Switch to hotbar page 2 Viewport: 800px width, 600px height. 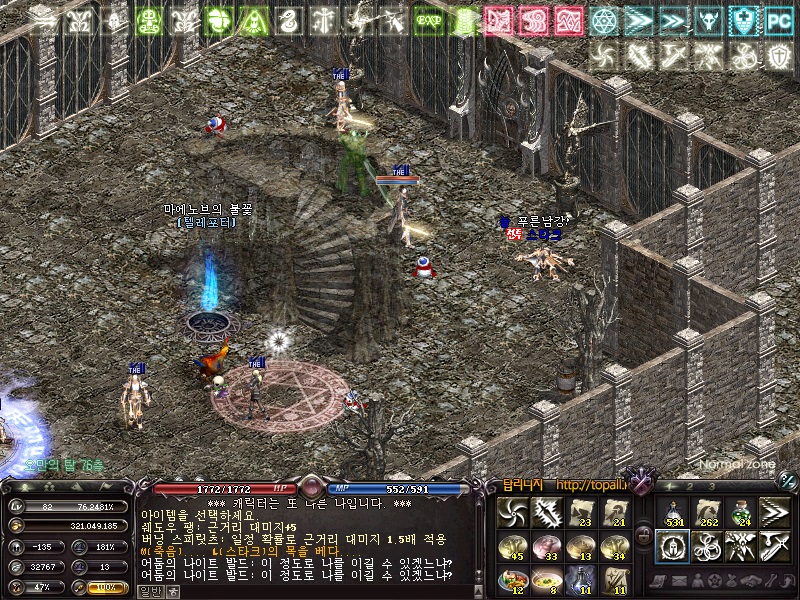coord(691,486)
